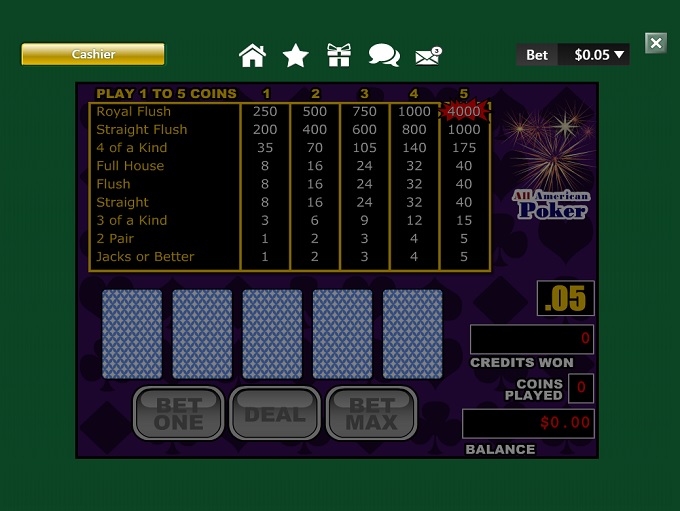The height and width of the screenshot is (511, 680).
Task: Click the .05 coin denomination box
Action: (x=566, y=298)
